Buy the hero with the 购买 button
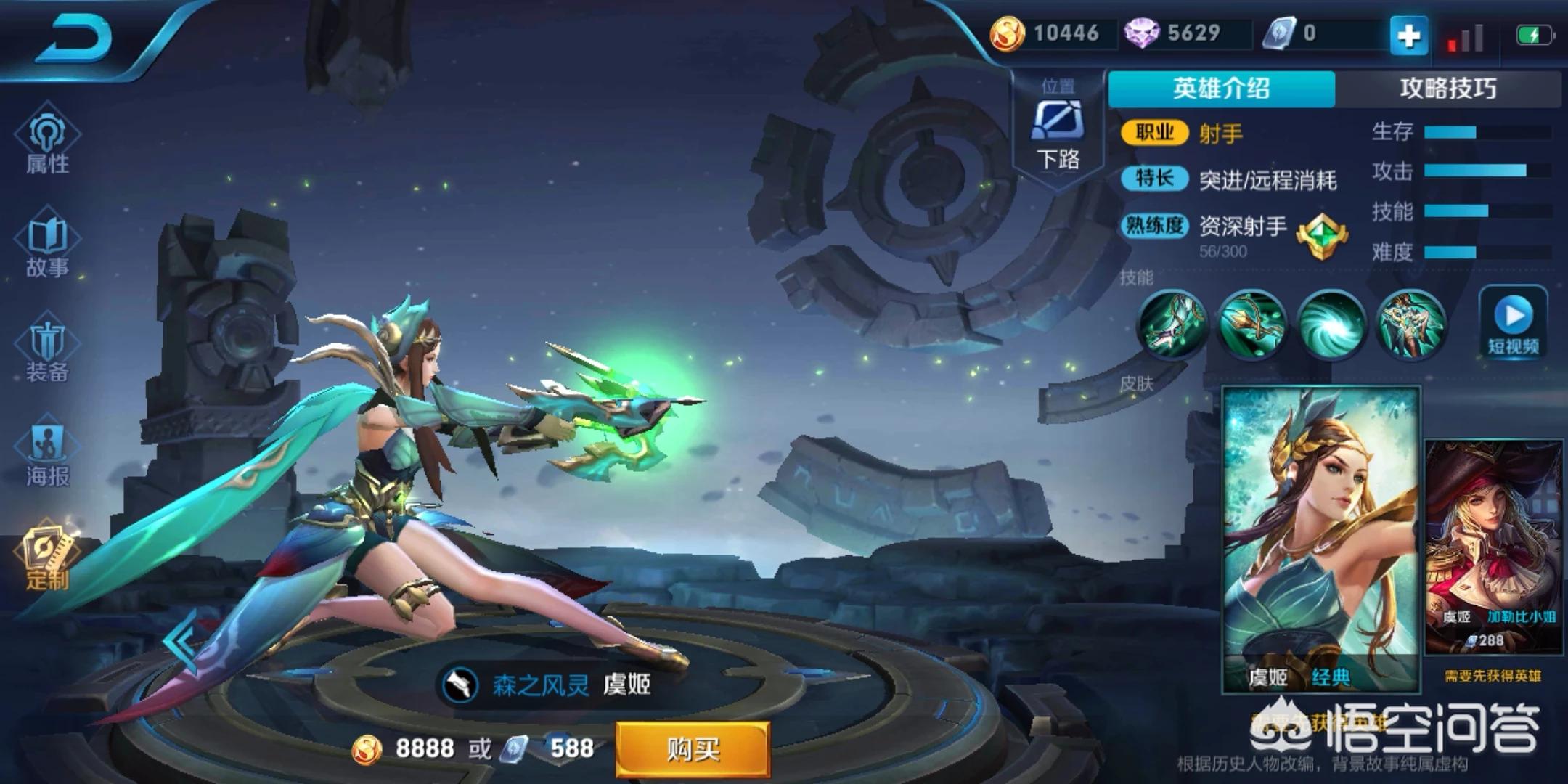Image resolution: width=1568 pixels, height=784 pixels. 693,749
